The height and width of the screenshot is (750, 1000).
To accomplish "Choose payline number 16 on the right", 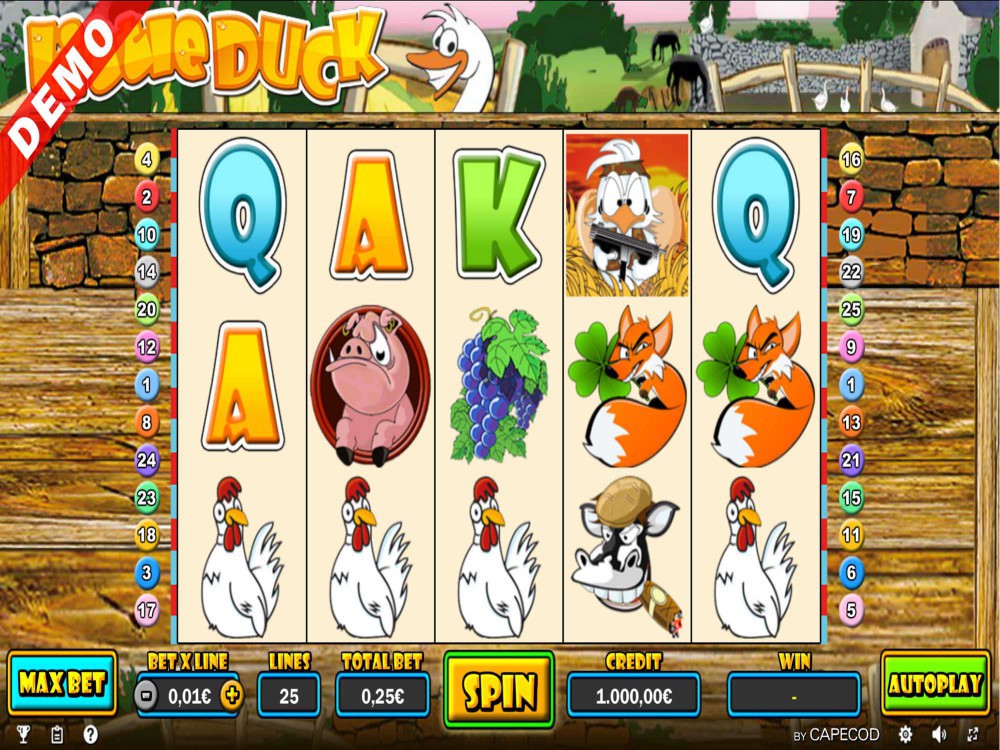I will 851,159.
